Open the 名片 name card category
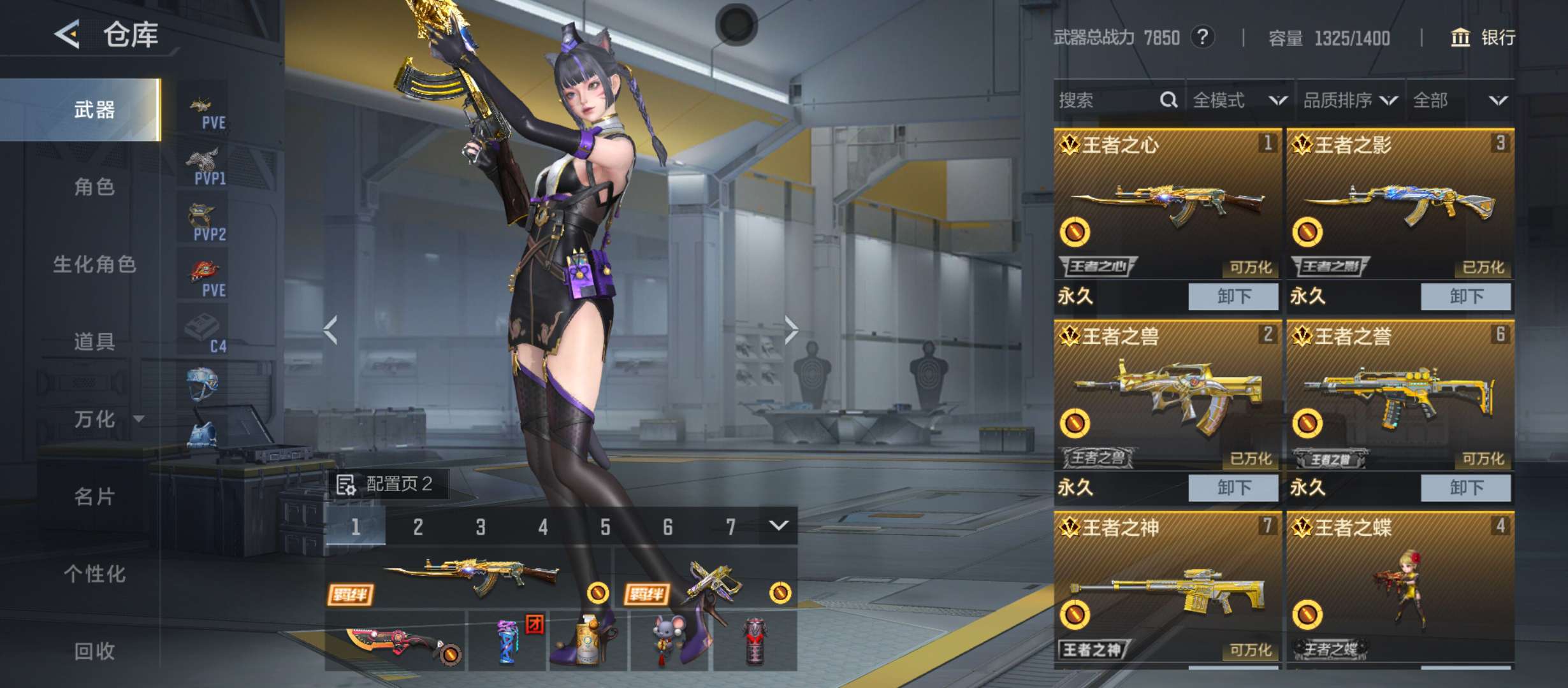 [94, 496]
